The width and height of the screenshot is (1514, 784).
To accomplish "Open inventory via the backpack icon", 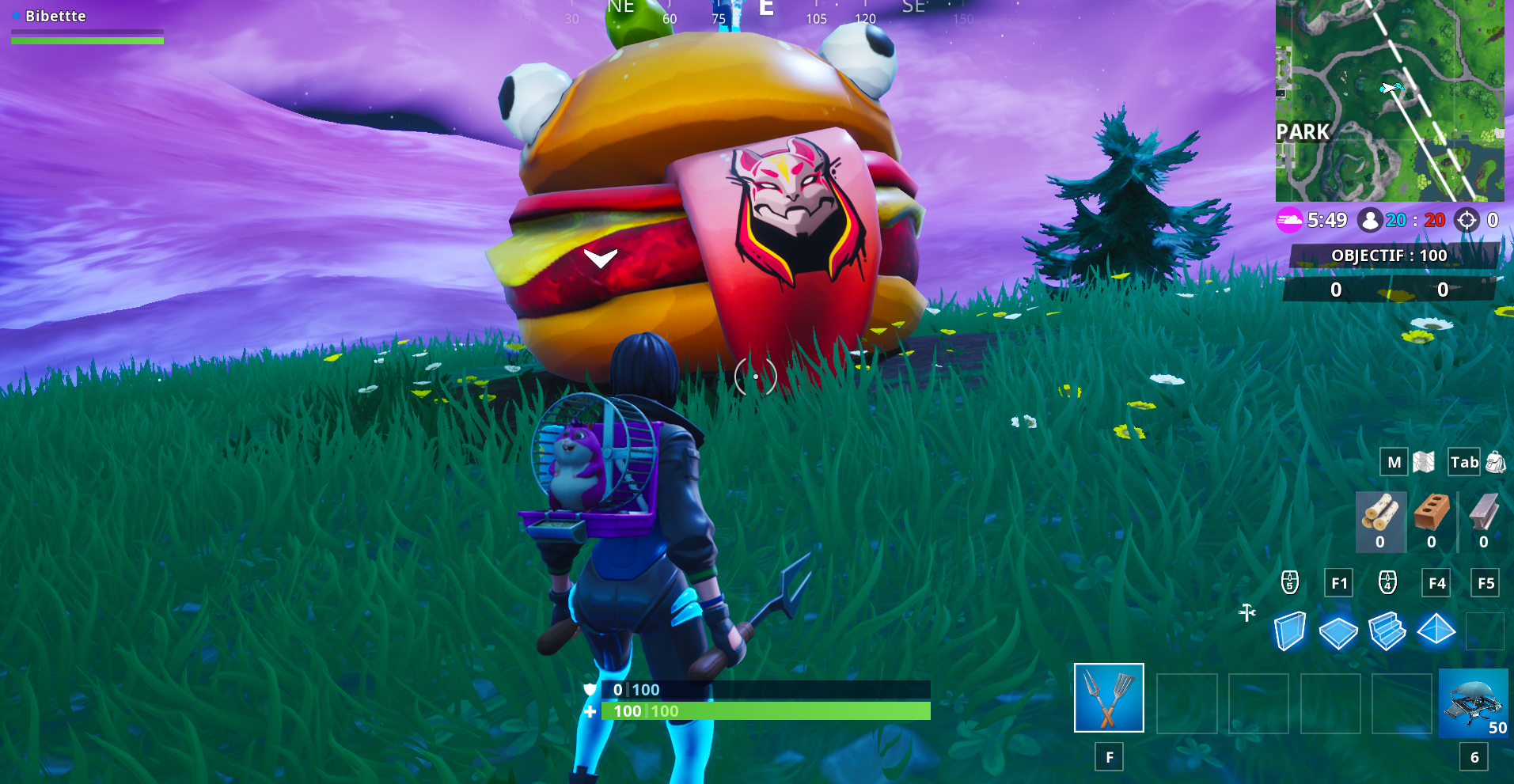I will [1495, 461].
